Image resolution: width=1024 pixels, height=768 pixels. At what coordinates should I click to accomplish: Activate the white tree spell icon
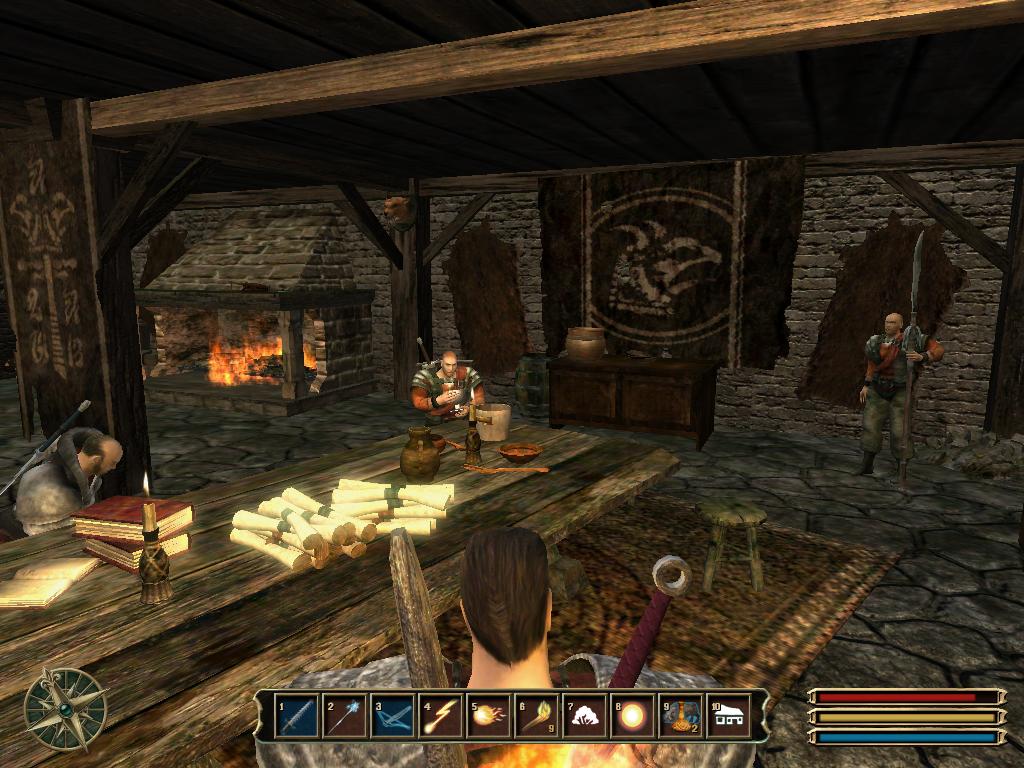tap(585, 716)
